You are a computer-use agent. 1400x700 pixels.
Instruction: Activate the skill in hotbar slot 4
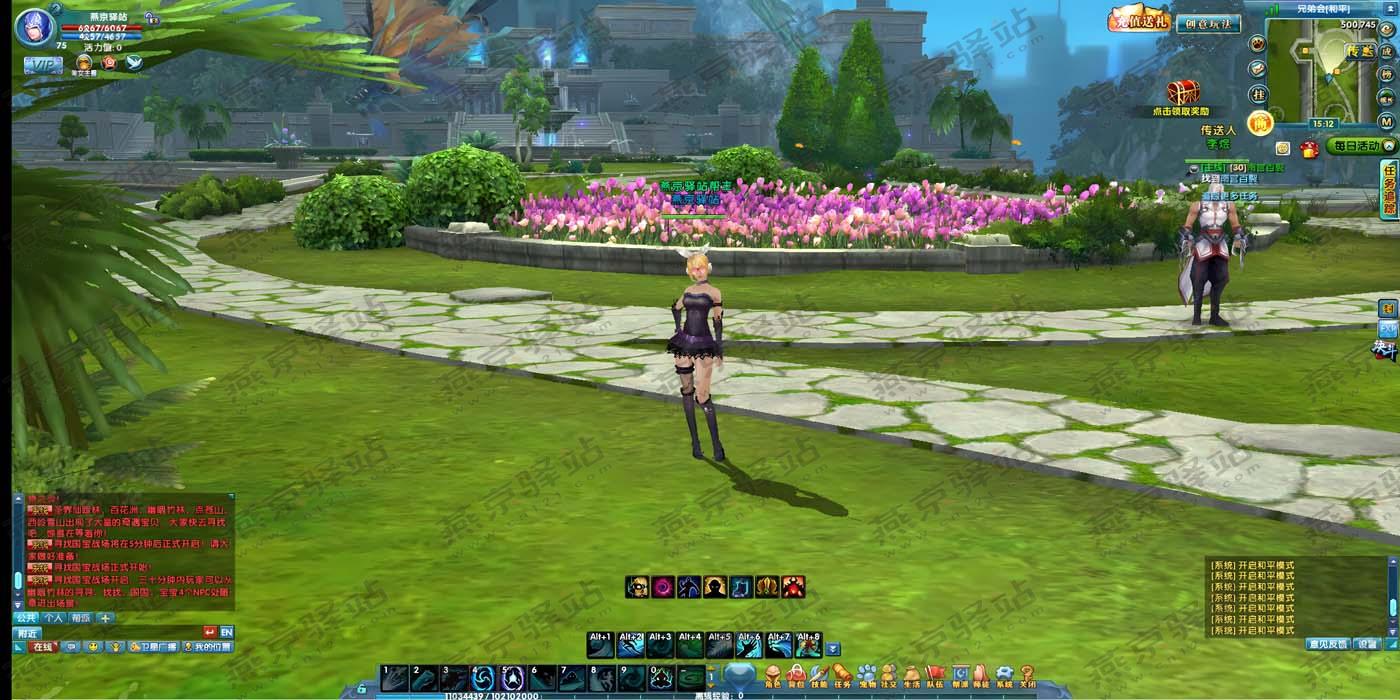pyautogui.click(x=483, y=678)
